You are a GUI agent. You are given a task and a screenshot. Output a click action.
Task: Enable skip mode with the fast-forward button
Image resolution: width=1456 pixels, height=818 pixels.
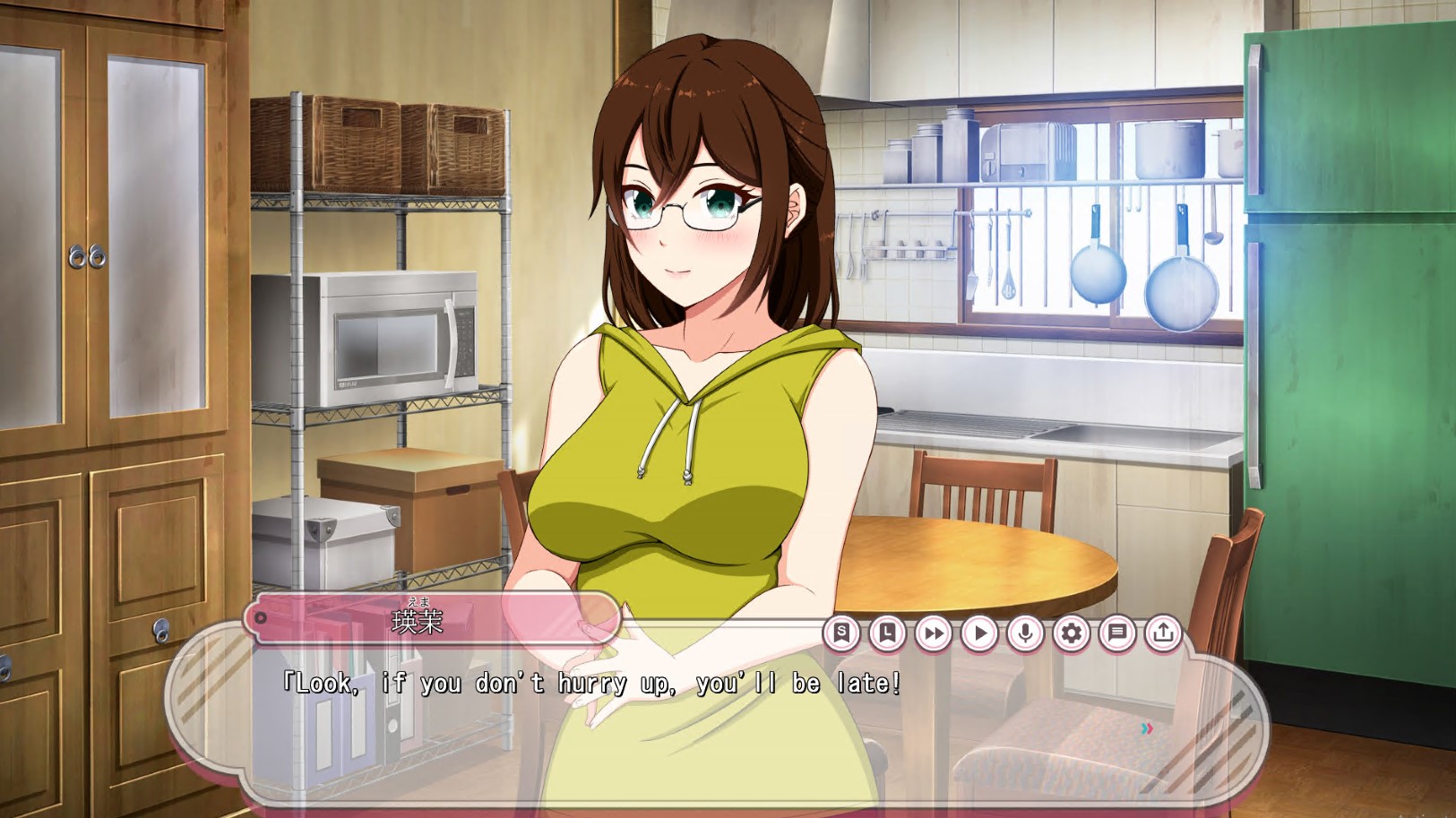coord(933,633)
